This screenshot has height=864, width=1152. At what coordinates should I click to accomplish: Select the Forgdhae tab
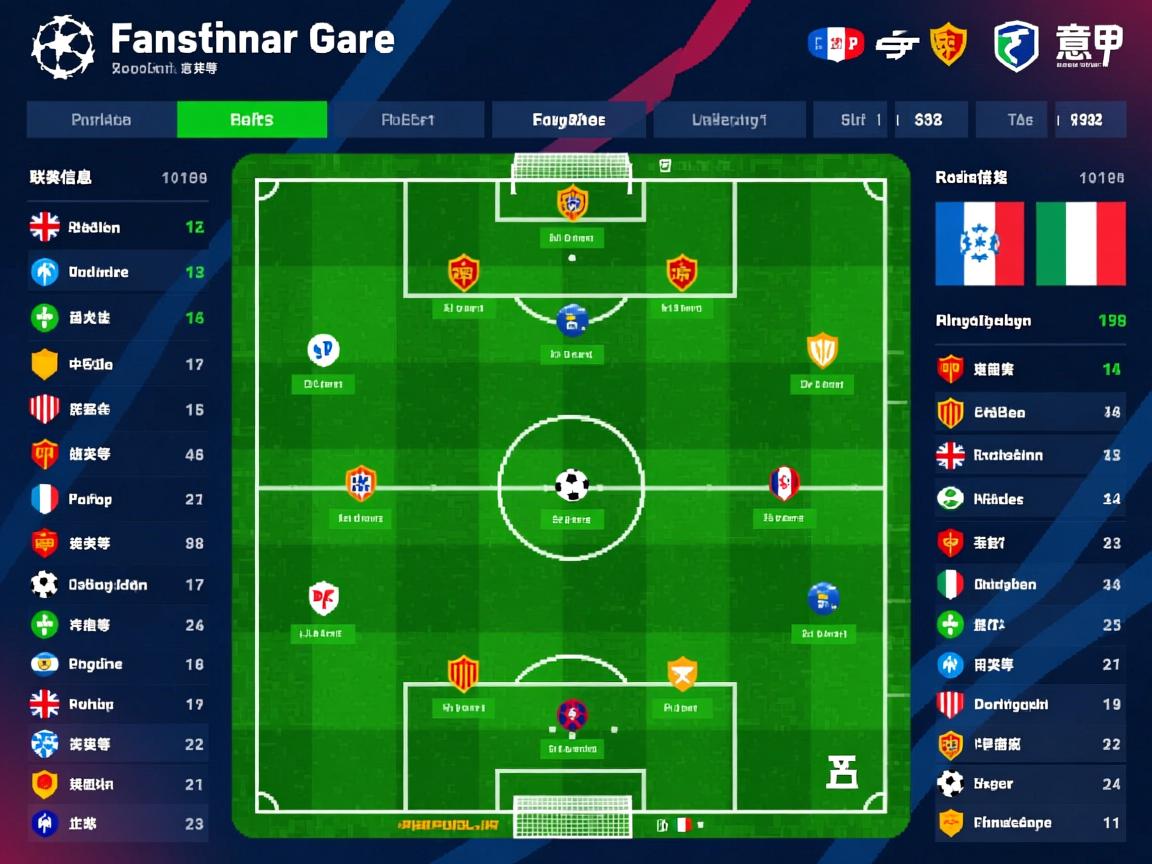(568, 120)
